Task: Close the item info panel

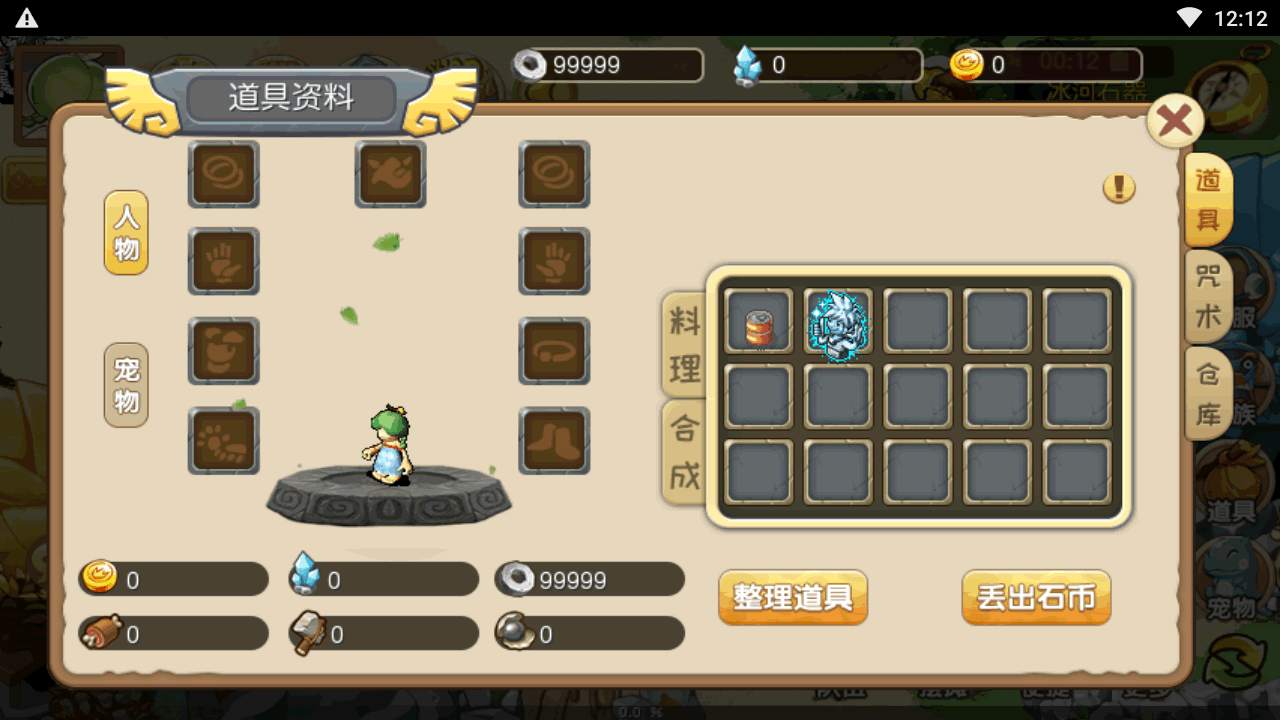Action: 1174,122
